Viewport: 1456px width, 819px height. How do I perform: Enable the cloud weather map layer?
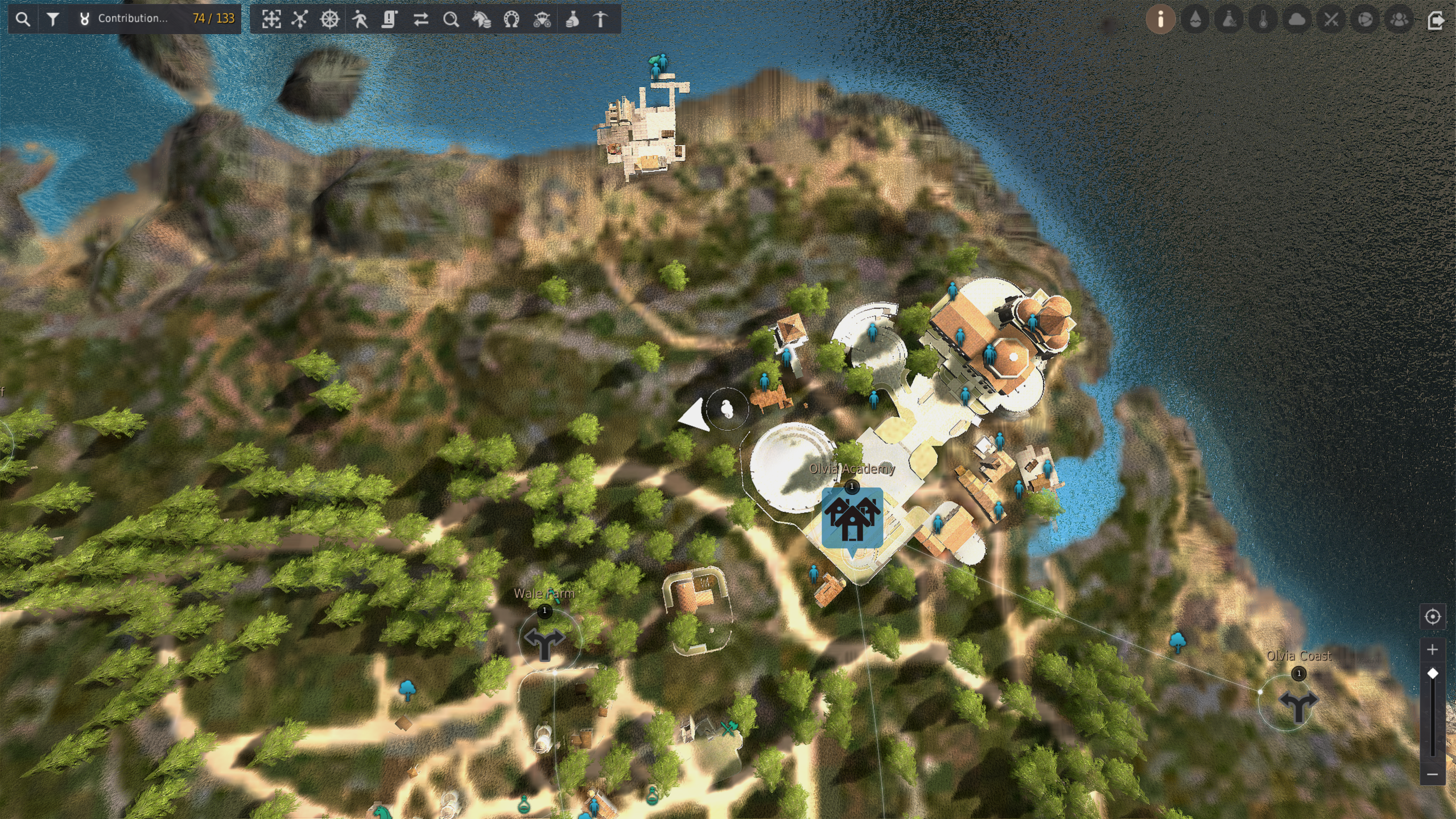pos(1297,19)
